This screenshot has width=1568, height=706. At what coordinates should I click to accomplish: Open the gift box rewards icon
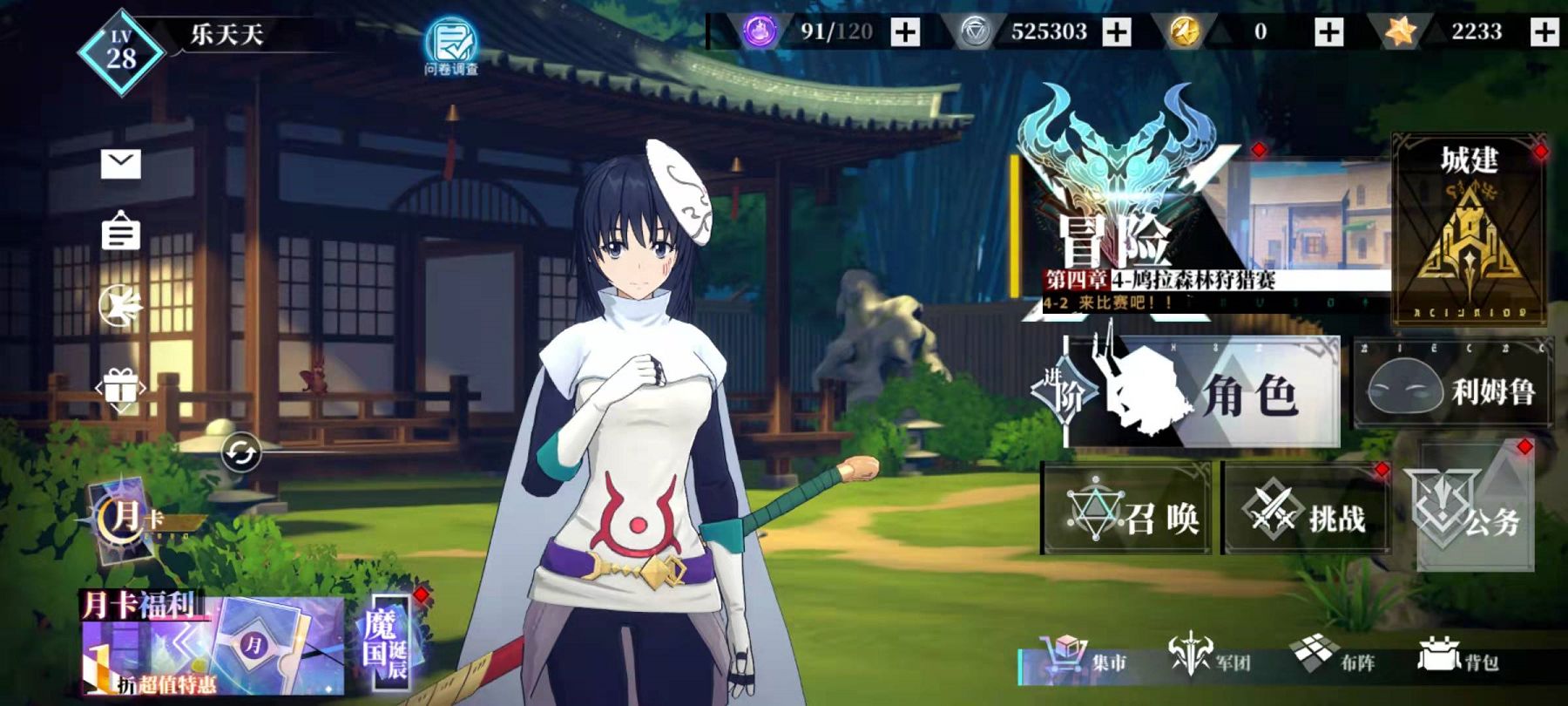pyautogui.click(x=120, y=388)
